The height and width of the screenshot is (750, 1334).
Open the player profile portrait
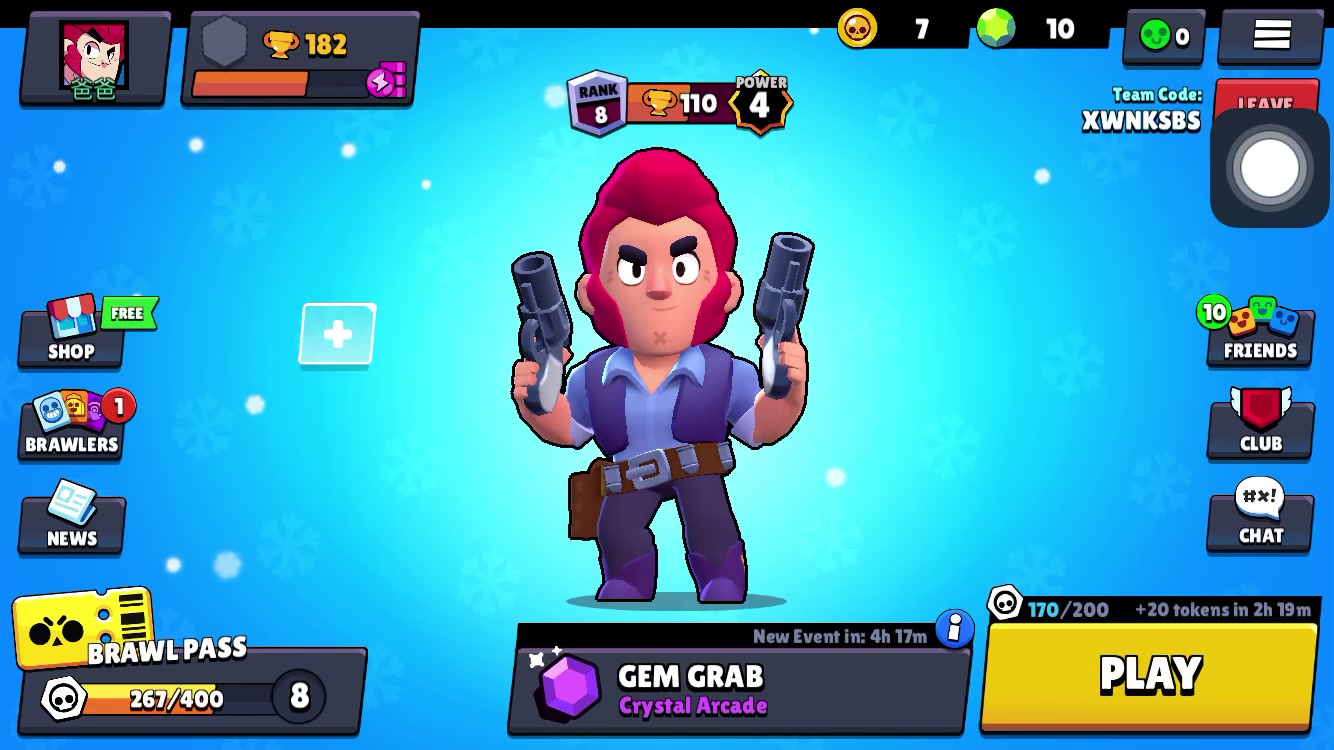coord(94,58)
